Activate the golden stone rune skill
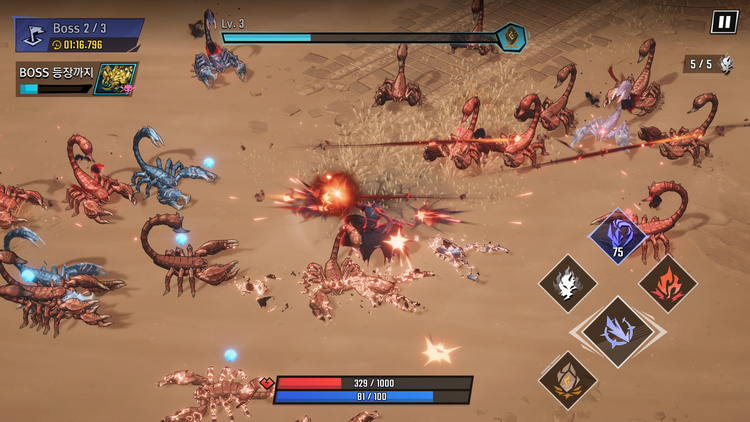The width and height of the screenshot is (750, 422). pos(568,379)
